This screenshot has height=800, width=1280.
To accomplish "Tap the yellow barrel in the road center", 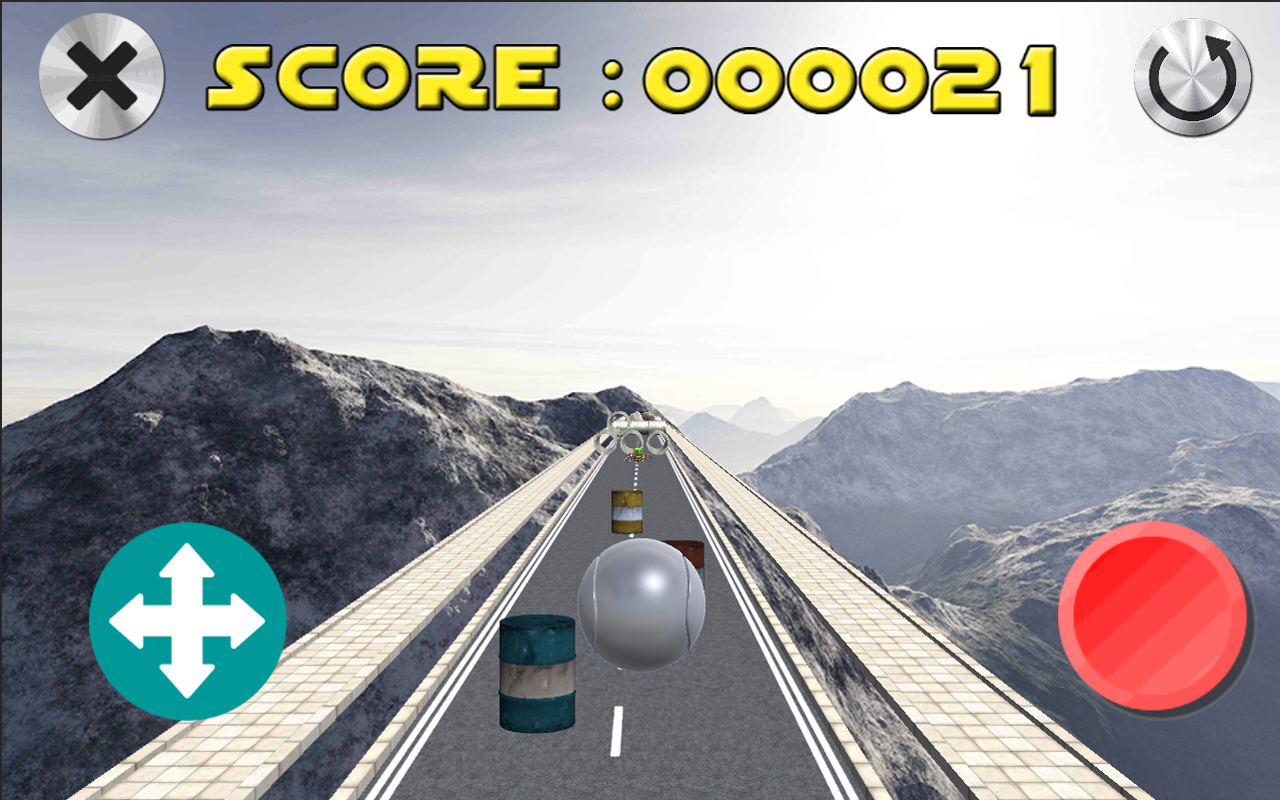I will (627, 511).
